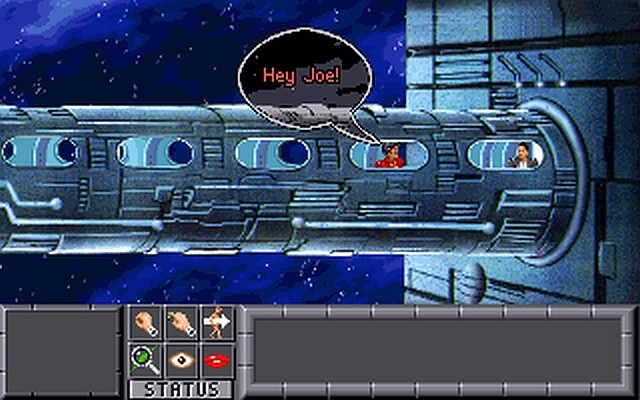Pick the magnifying glass examine action
640x400 pixels.
[x=146, y=358]
